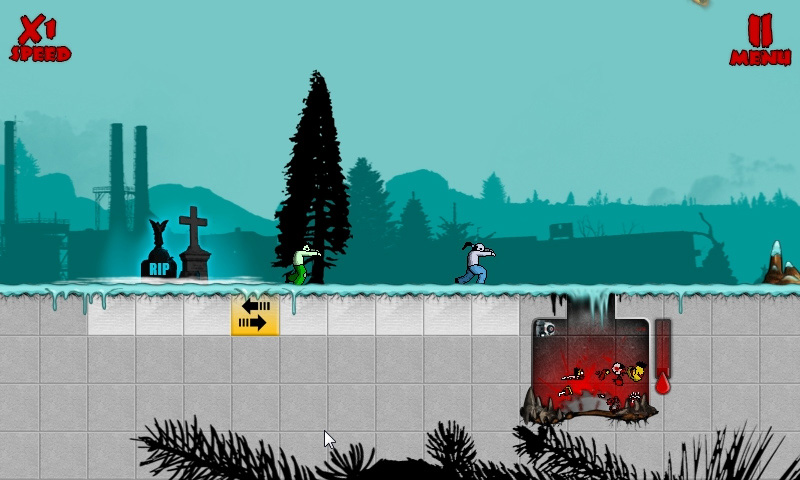The height and width of the screenshot is (480, 800).
Task: Open the pause Menu
Action: (x=760, y=39)
